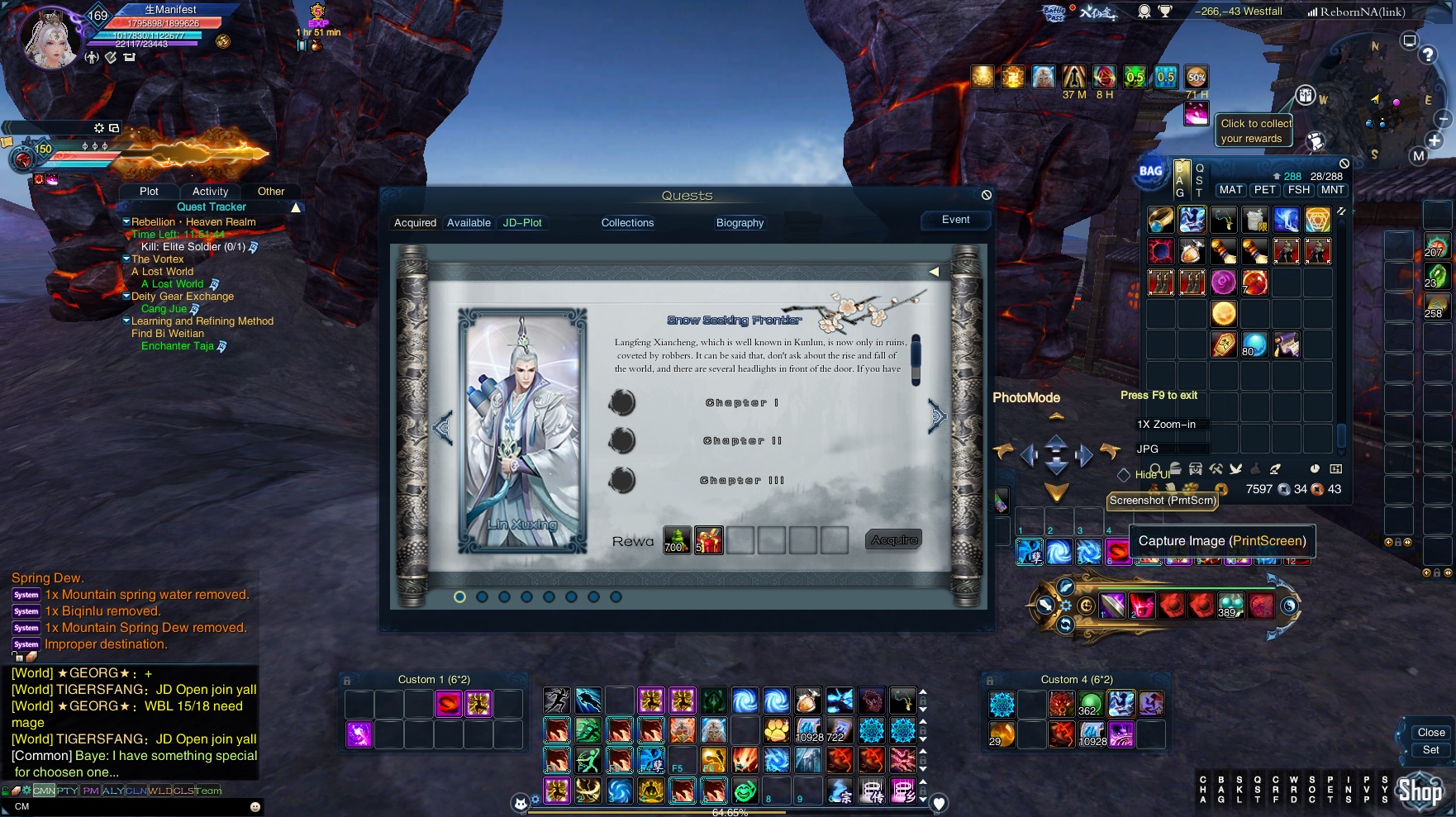Select Chapter I entry
The height and width of the screenshot is (817, 1456).
tap(741, 403)
